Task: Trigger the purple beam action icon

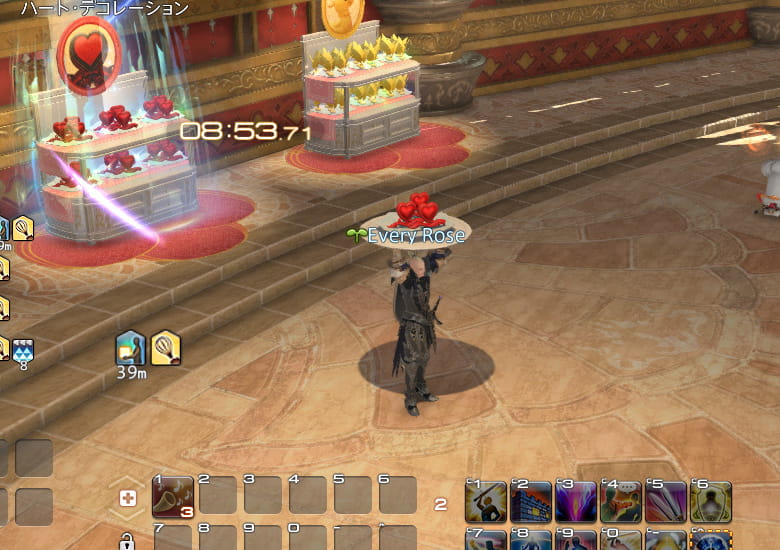Action: [x=576, y=501]
